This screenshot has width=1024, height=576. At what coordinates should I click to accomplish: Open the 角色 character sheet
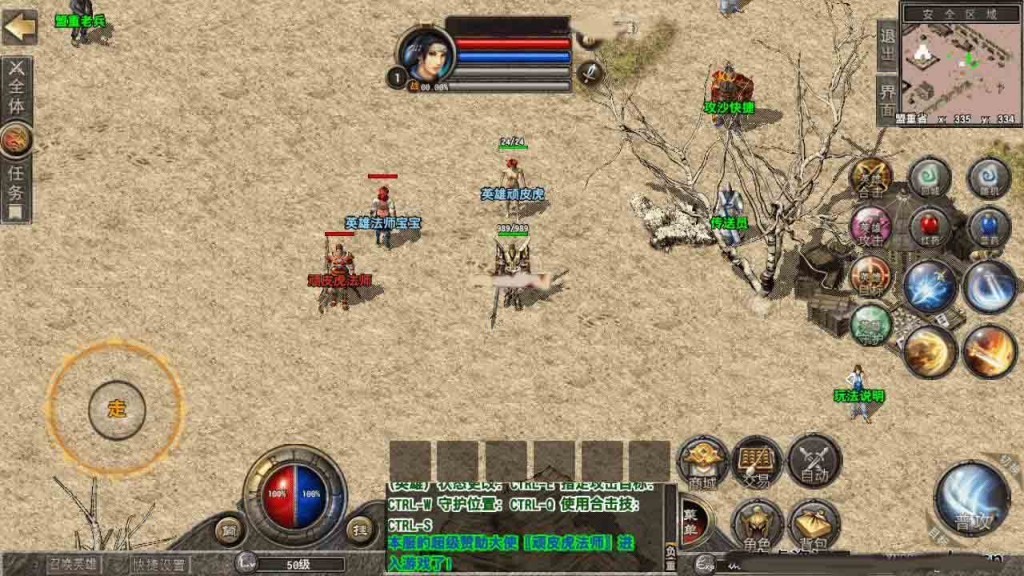757,523
